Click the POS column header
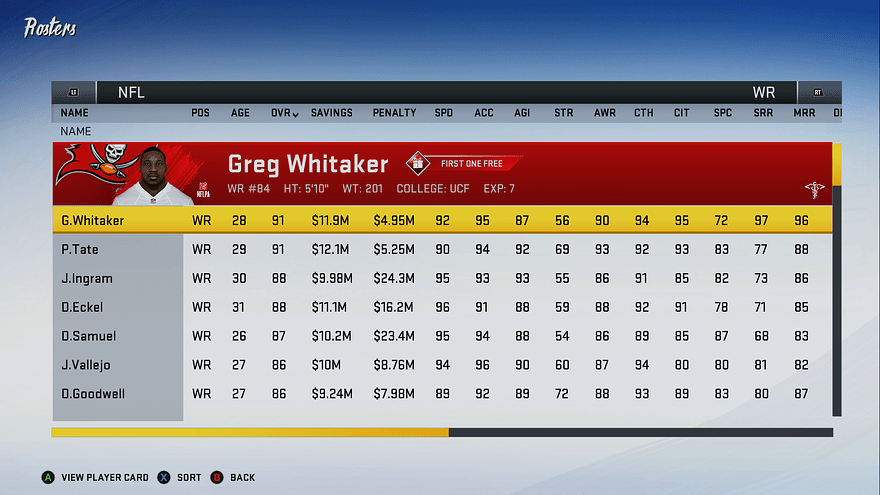This screenshot has height=495, width=880. pos(201,113)
